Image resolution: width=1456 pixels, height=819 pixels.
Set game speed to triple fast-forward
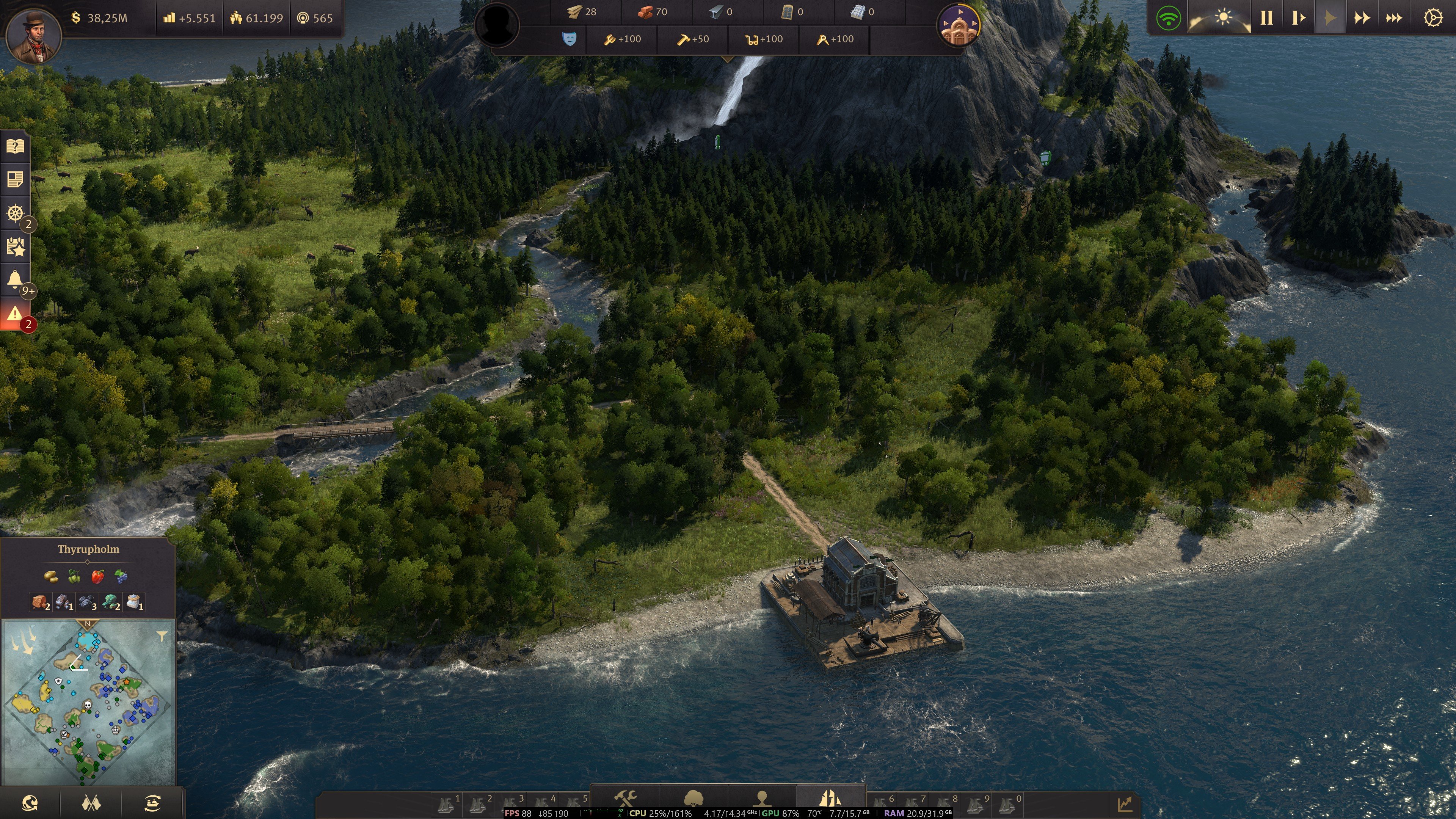pyautogui.click(x=1393, y=18)
